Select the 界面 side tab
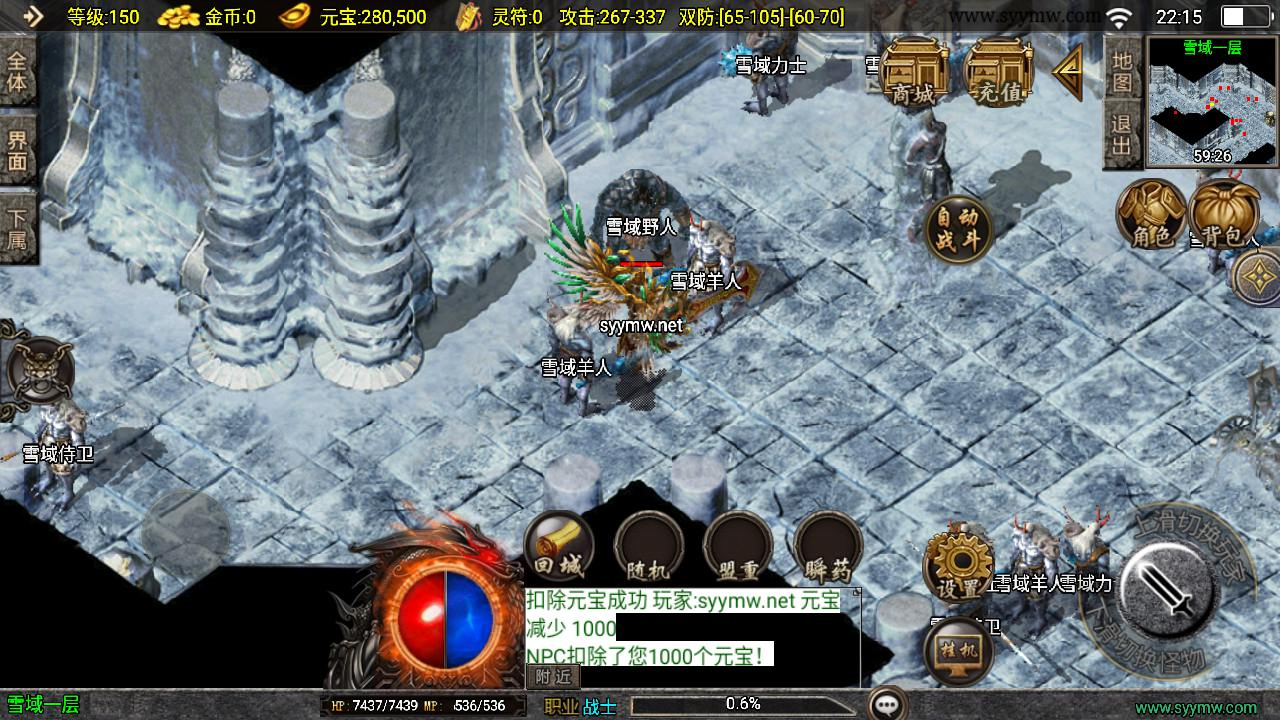 17,152
